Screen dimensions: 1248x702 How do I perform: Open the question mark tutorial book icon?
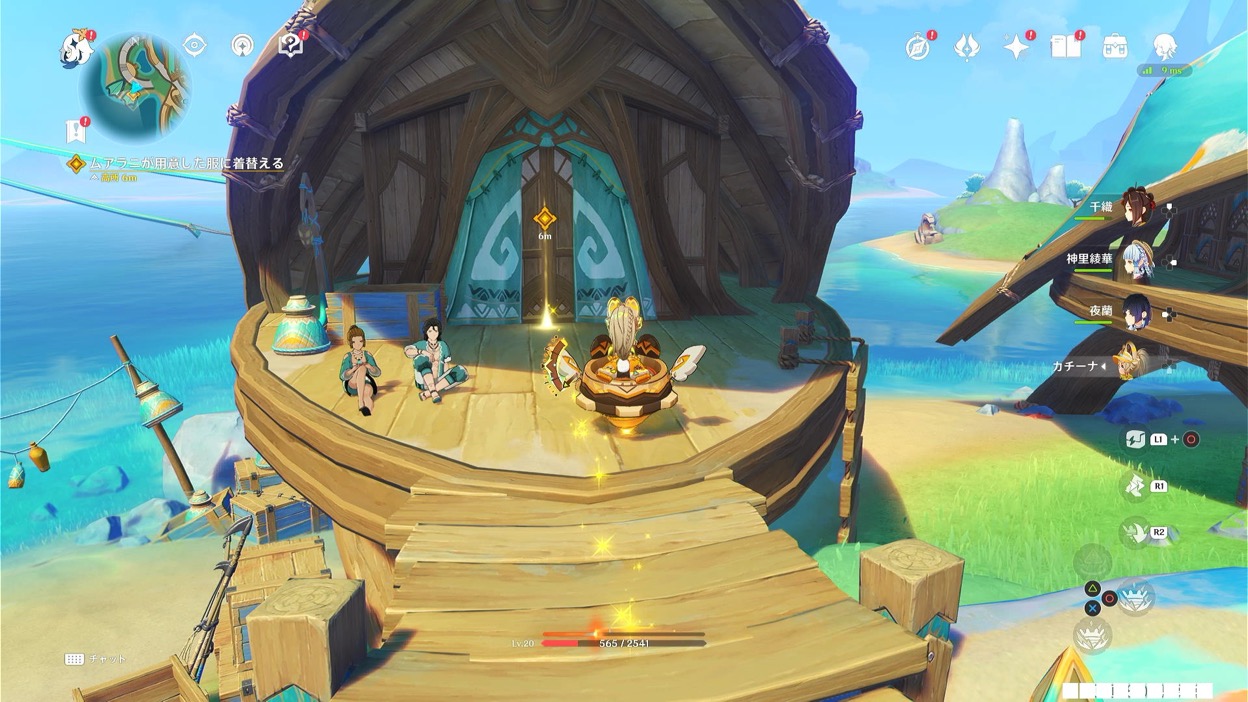point(289,45)
